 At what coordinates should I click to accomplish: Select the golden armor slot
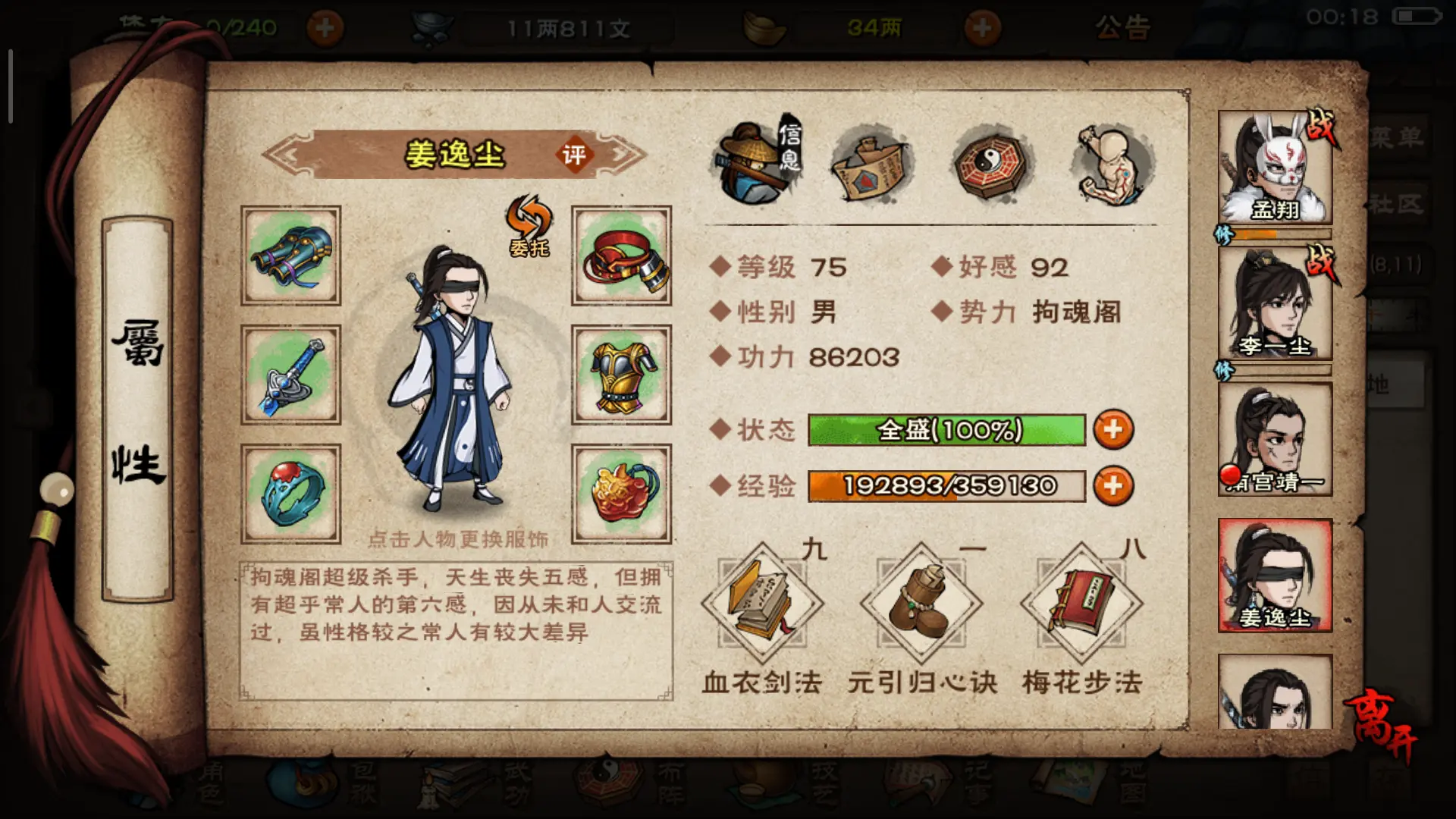(x=621, y=375)
